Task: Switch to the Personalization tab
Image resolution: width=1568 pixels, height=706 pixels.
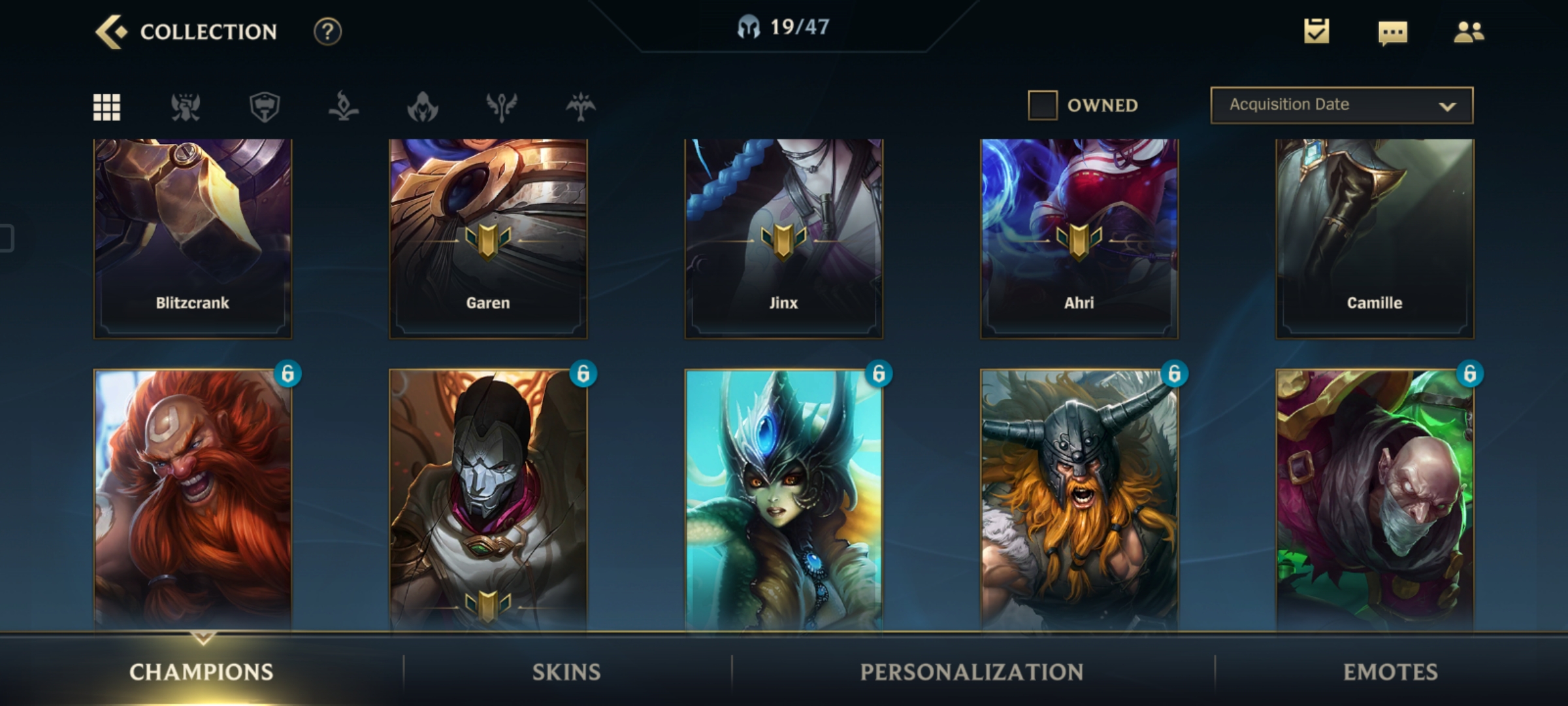Action: [972, 672]
